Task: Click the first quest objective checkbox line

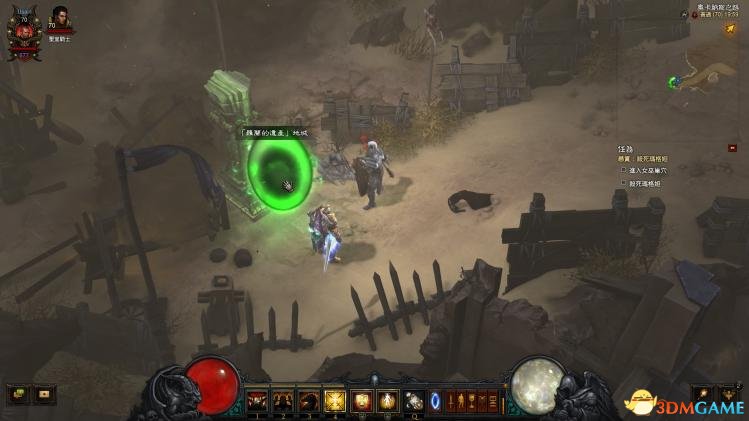Action: [652, 171]
